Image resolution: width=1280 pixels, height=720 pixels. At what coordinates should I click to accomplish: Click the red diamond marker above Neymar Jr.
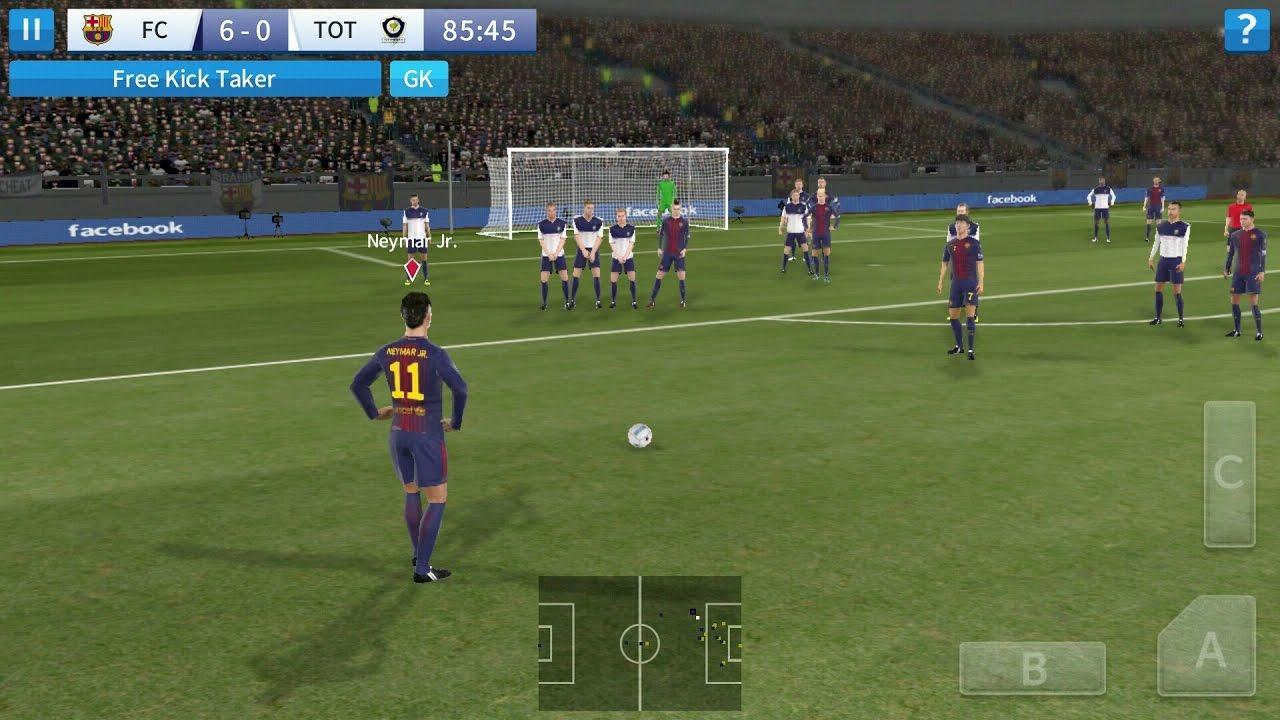[409, 268]
